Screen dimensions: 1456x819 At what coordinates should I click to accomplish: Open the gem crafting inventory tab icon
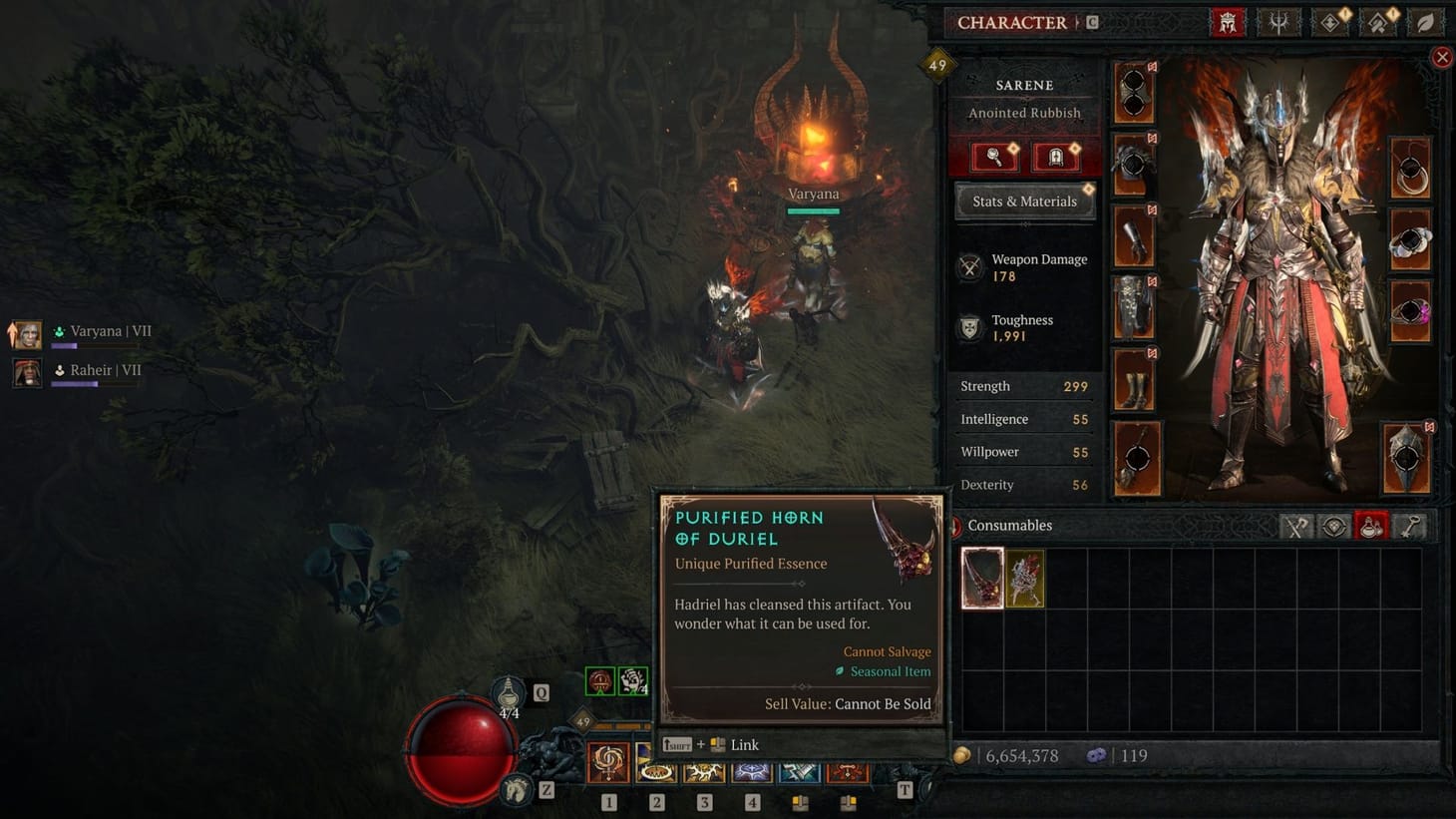[x=1334, y=526]
